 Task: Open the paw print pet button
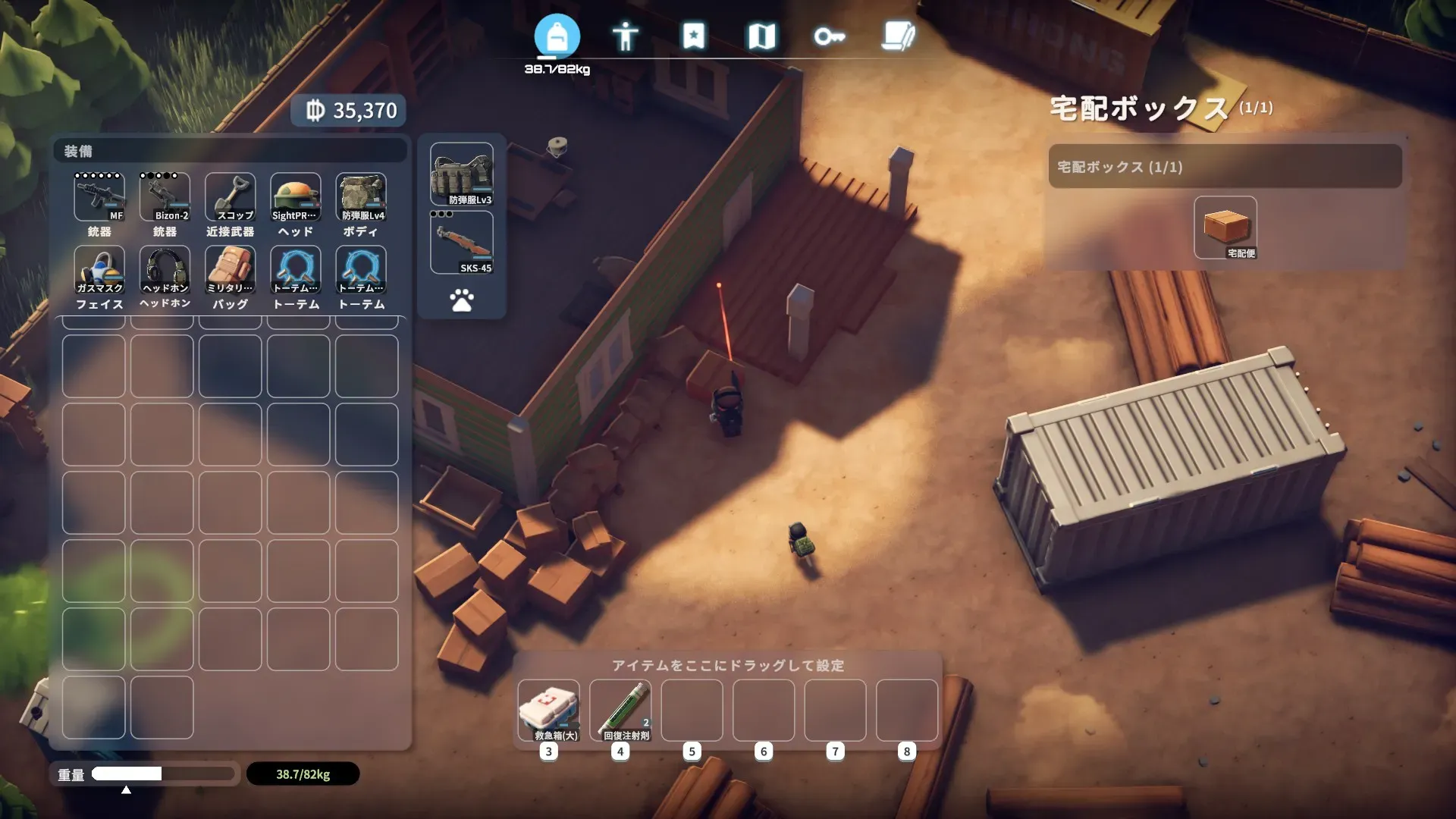(462, 300)
